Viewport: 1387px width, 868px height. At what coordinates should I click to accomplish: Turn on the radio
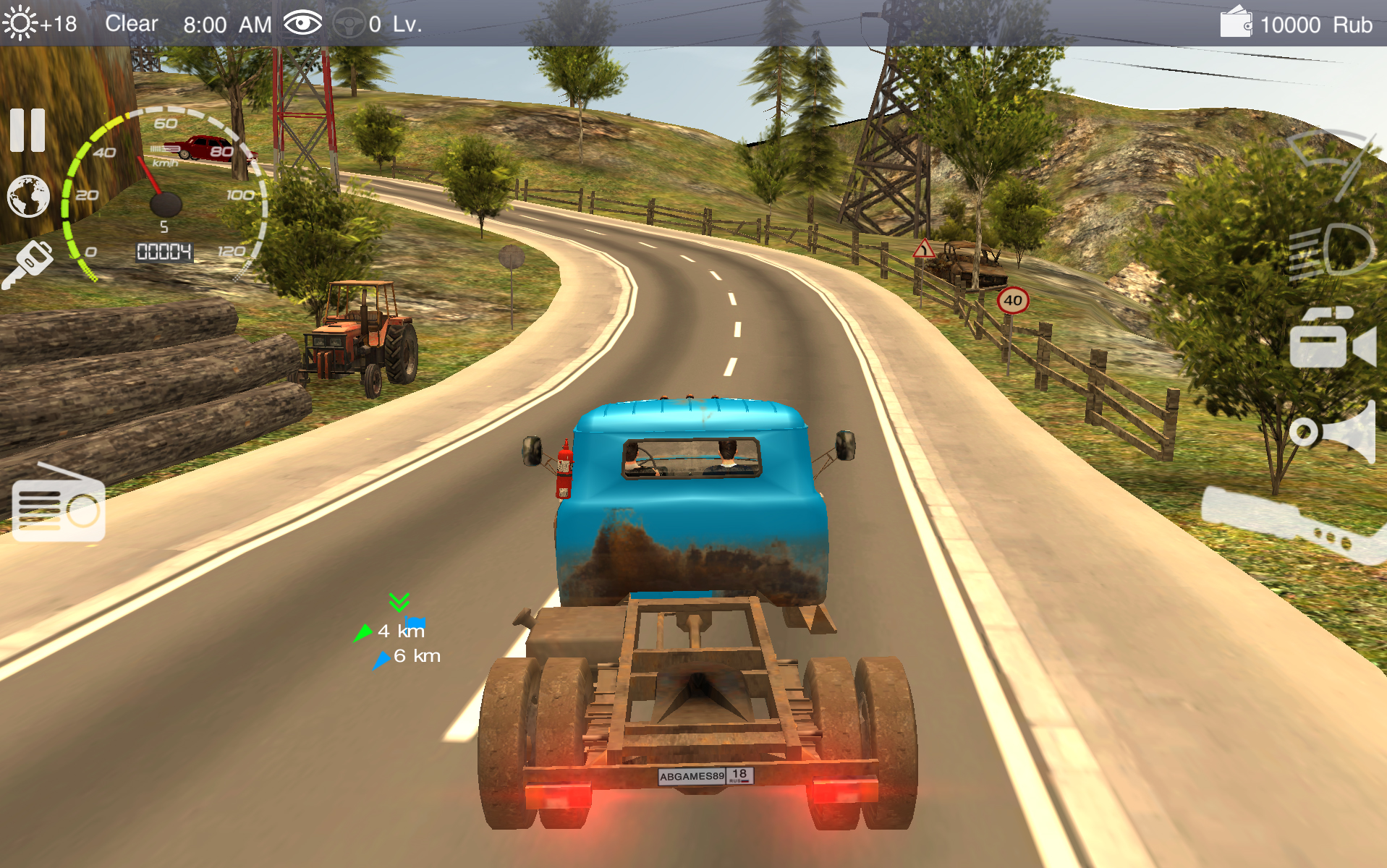click(x=59, y=504)
